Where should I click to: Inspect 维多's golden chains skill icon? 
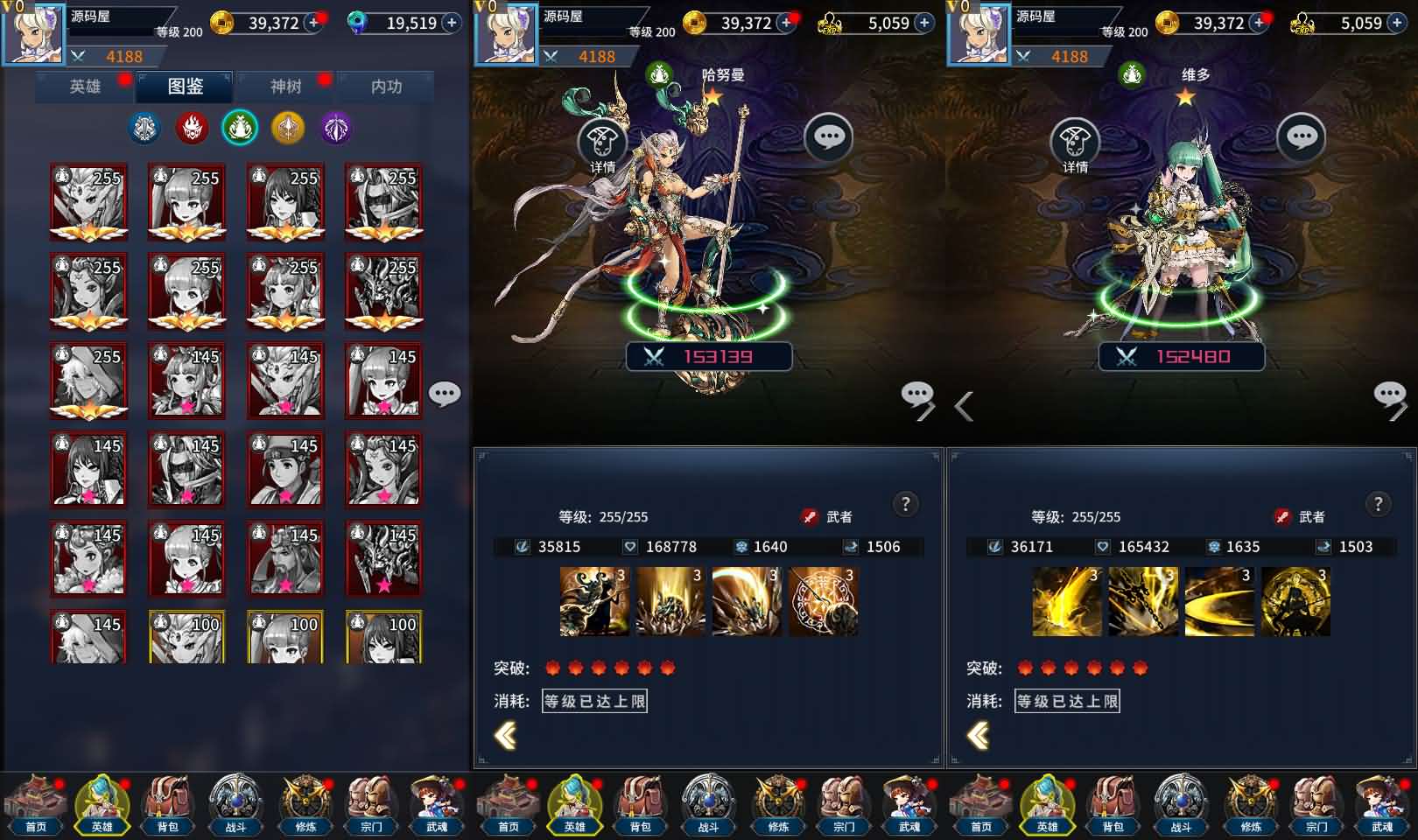(1143, 601)
